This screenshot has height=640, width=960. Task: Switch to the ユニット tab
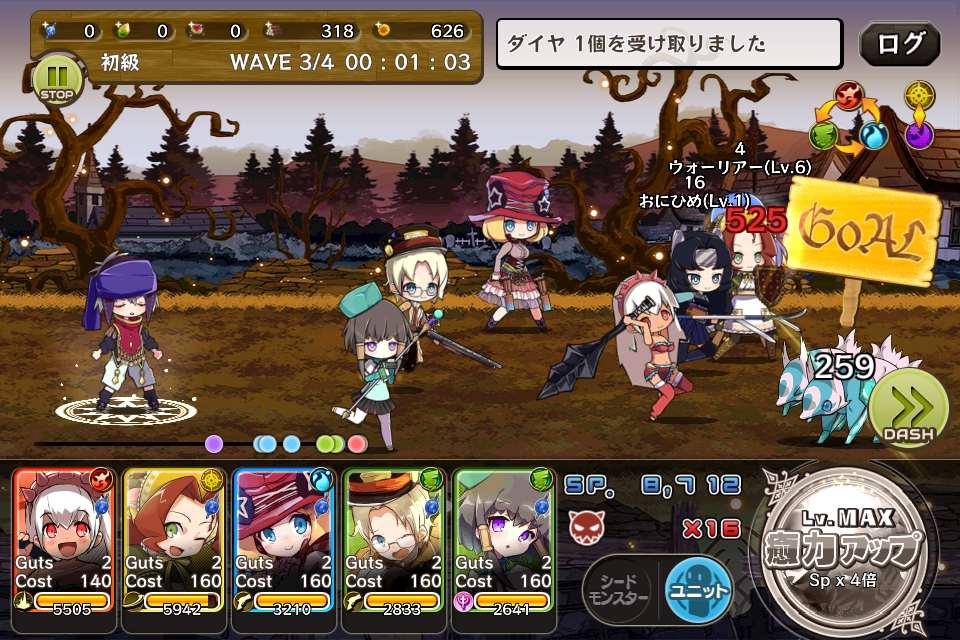click(698, 591)
